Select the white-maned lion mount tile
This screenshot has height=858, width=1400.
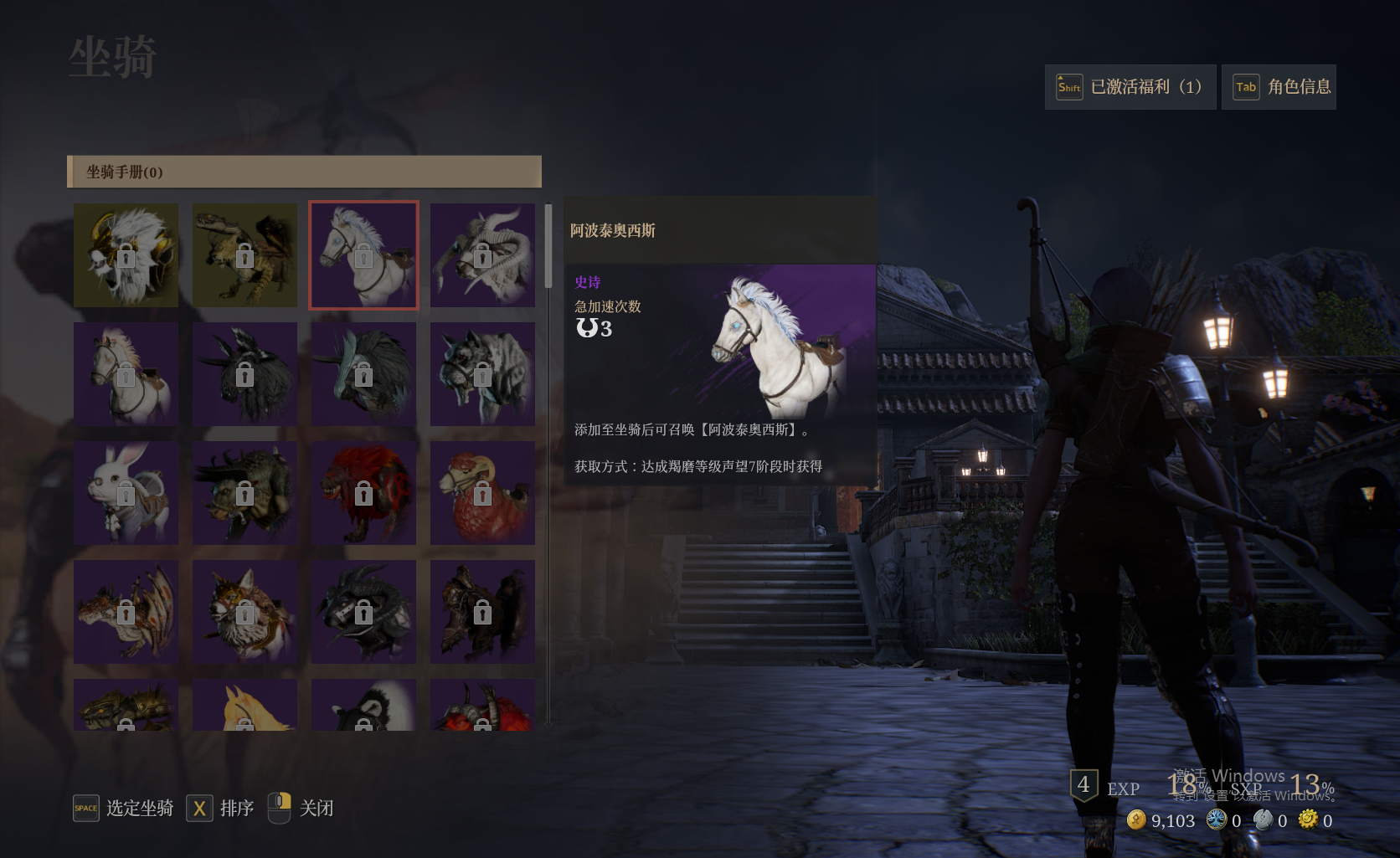click(x=126, y=255)
